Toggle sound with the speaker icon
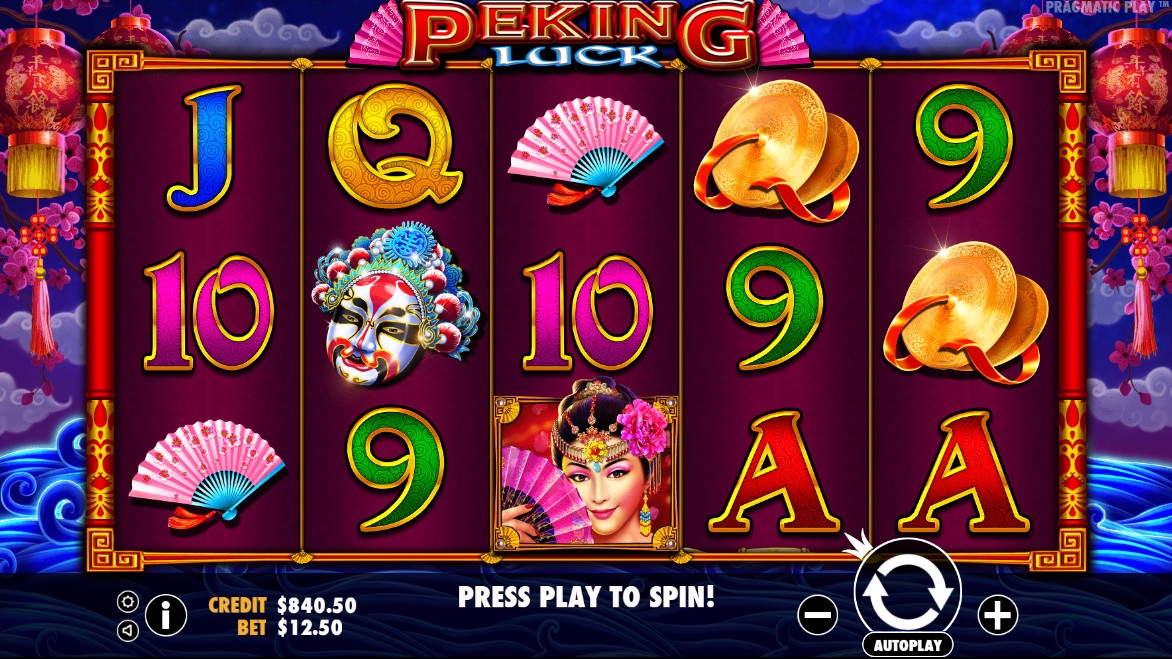 (x=128, y=630)
